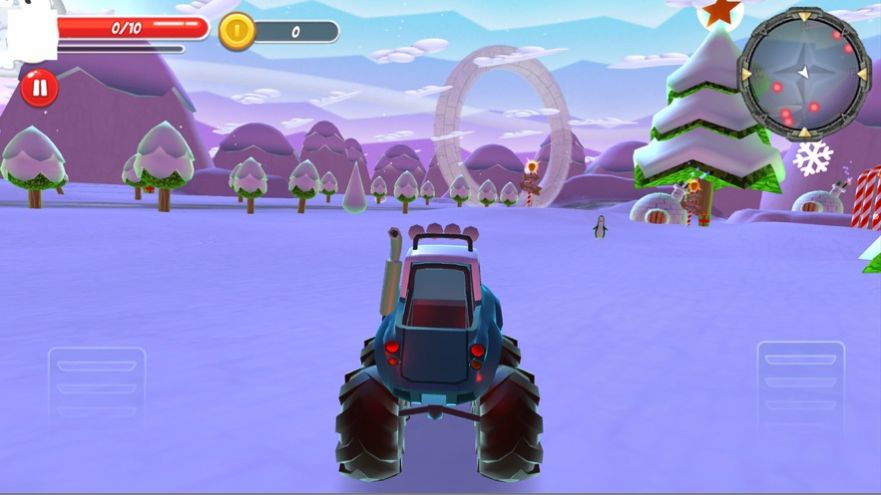The height and width of the screenshot is (495, 881).
Task: Pause the game with the red button
Action: (x=39, y=88)
